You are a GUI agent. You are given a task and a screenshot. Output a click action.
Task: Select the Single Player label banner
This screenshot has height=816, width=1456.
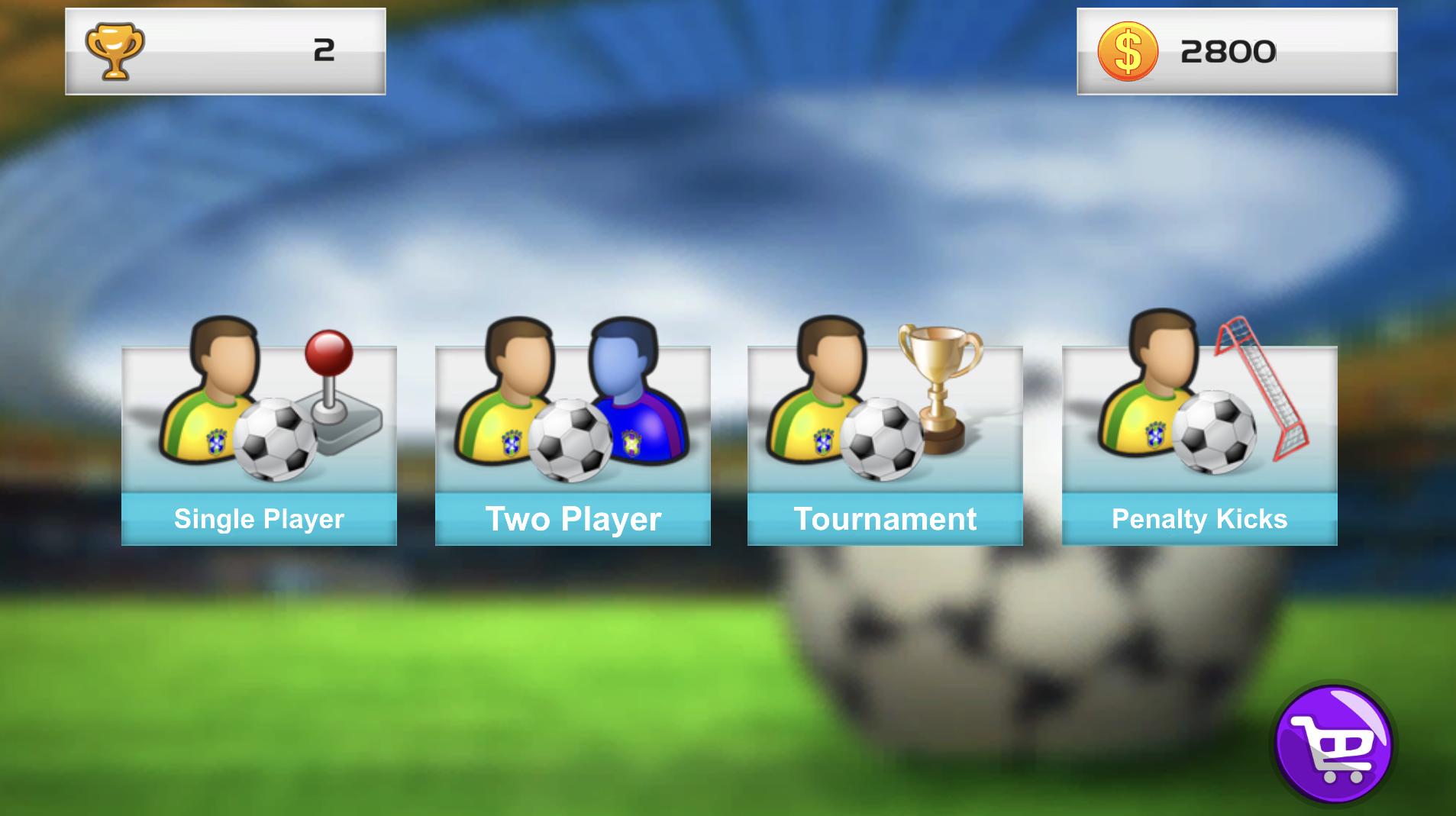258,519
